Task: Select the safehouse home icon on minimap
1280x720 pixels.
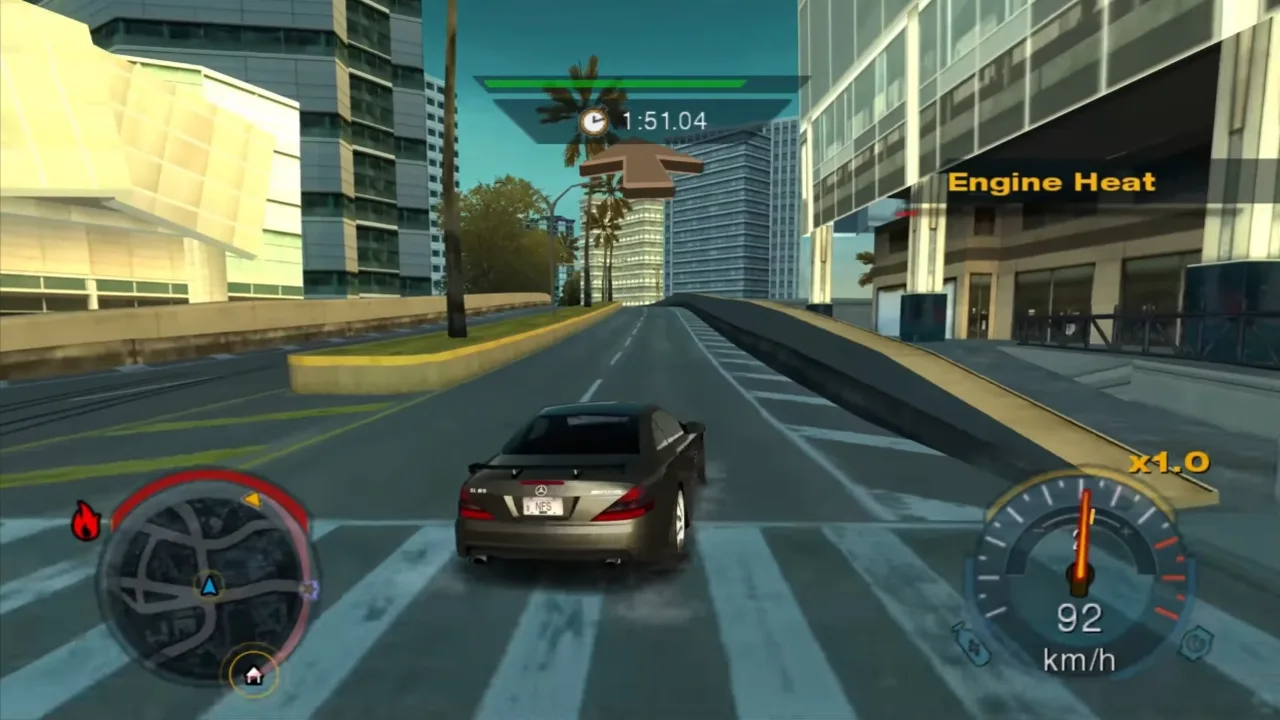Action: [253, 674]
